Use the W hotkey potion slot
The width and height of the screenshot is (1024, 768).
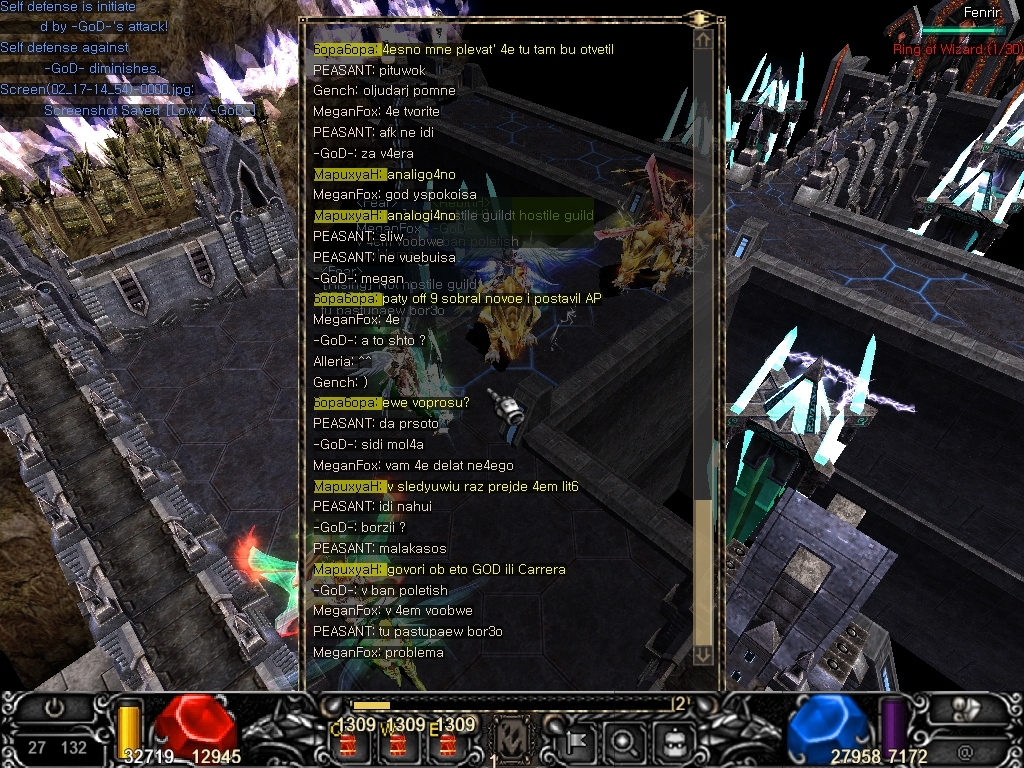pos(397,743)
